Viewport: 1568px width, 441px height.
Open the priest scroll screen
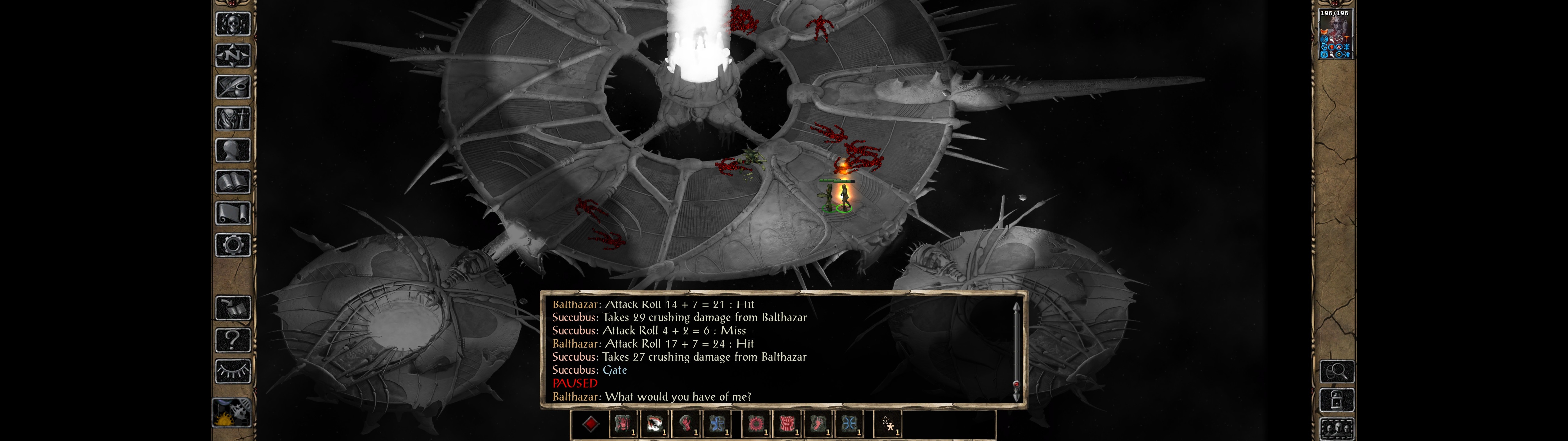pos(232,213)
